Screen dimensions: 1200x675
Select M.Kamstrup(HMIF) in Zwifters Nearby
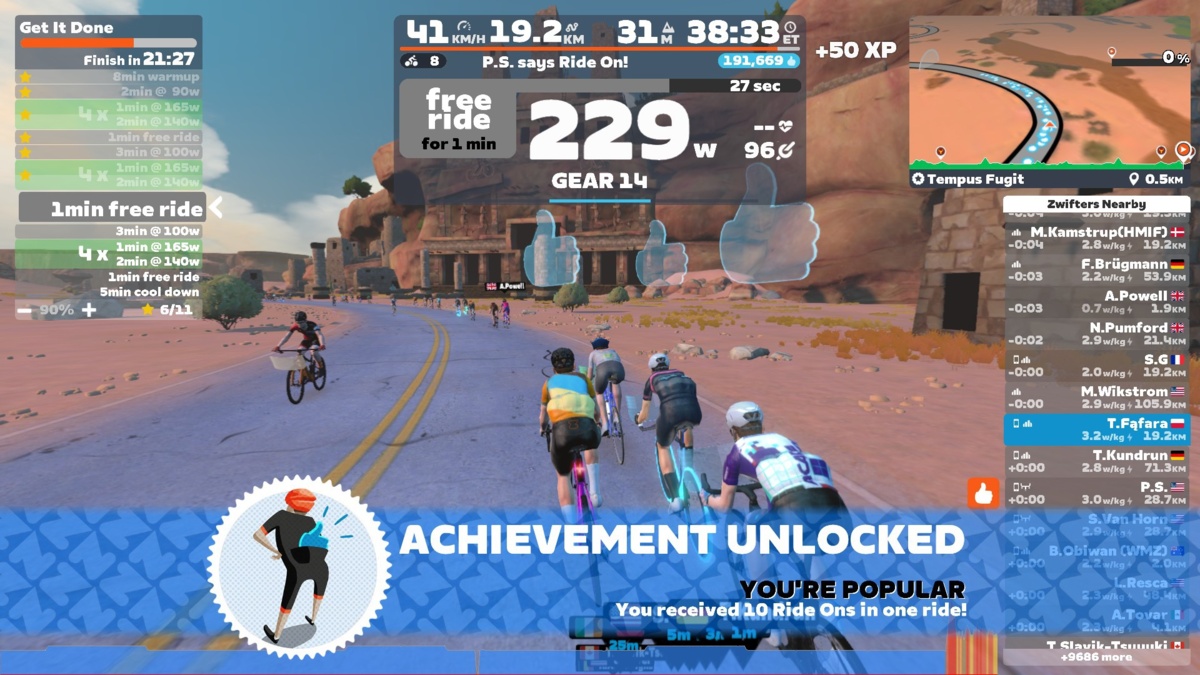[x=1096, y=238]
